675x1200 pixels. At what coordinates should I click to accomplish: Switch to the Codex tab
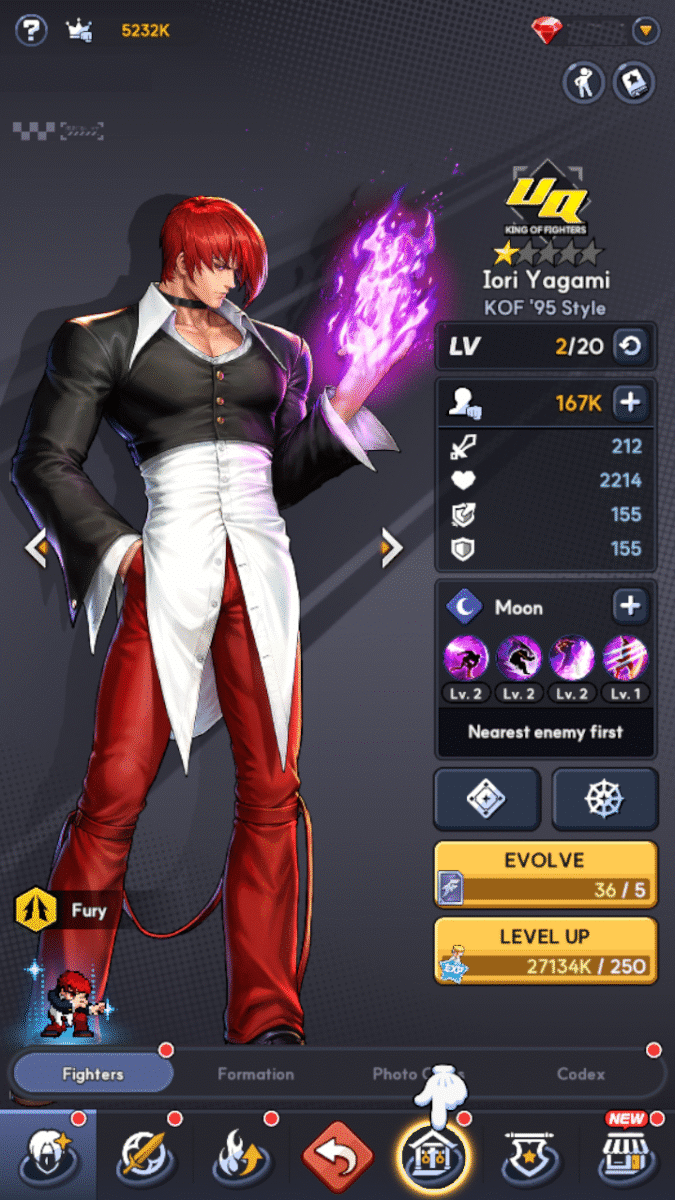(581, 1074)
